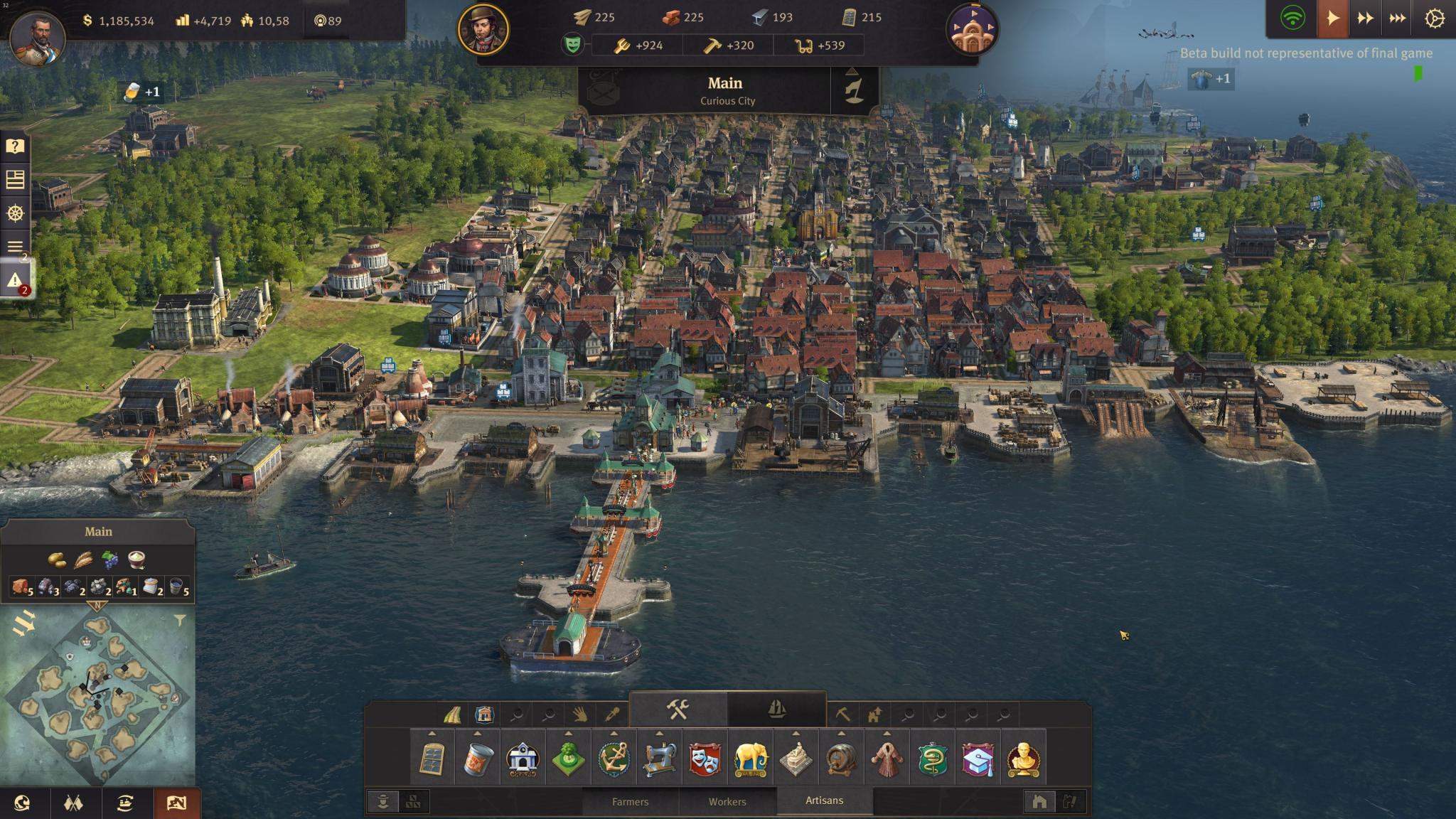Open the minimap filter funnel
The width and height of the screenshot is (1456, 819).
tap(180, 621)
